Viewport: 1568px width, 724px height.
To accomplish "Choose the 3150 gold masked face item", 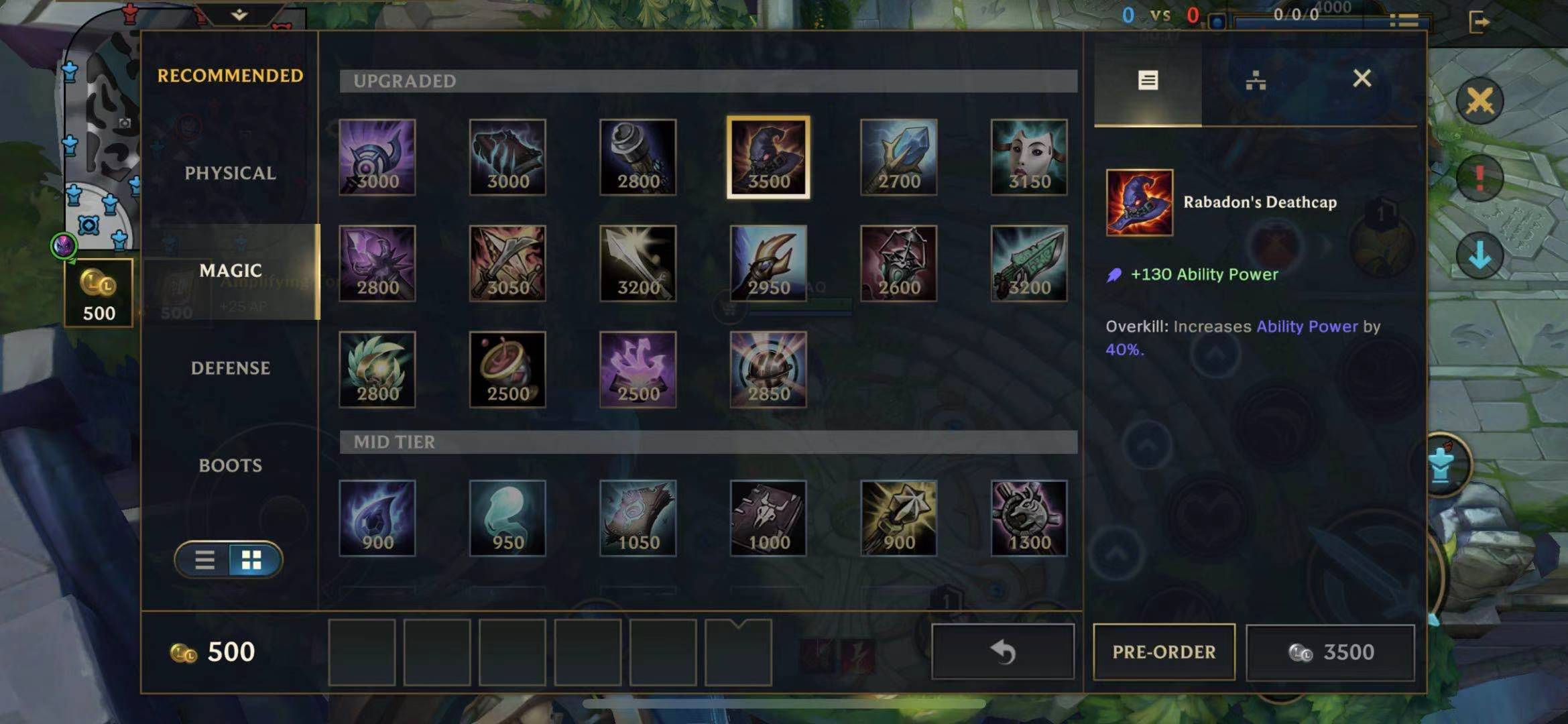I will tap(1029, 158).
